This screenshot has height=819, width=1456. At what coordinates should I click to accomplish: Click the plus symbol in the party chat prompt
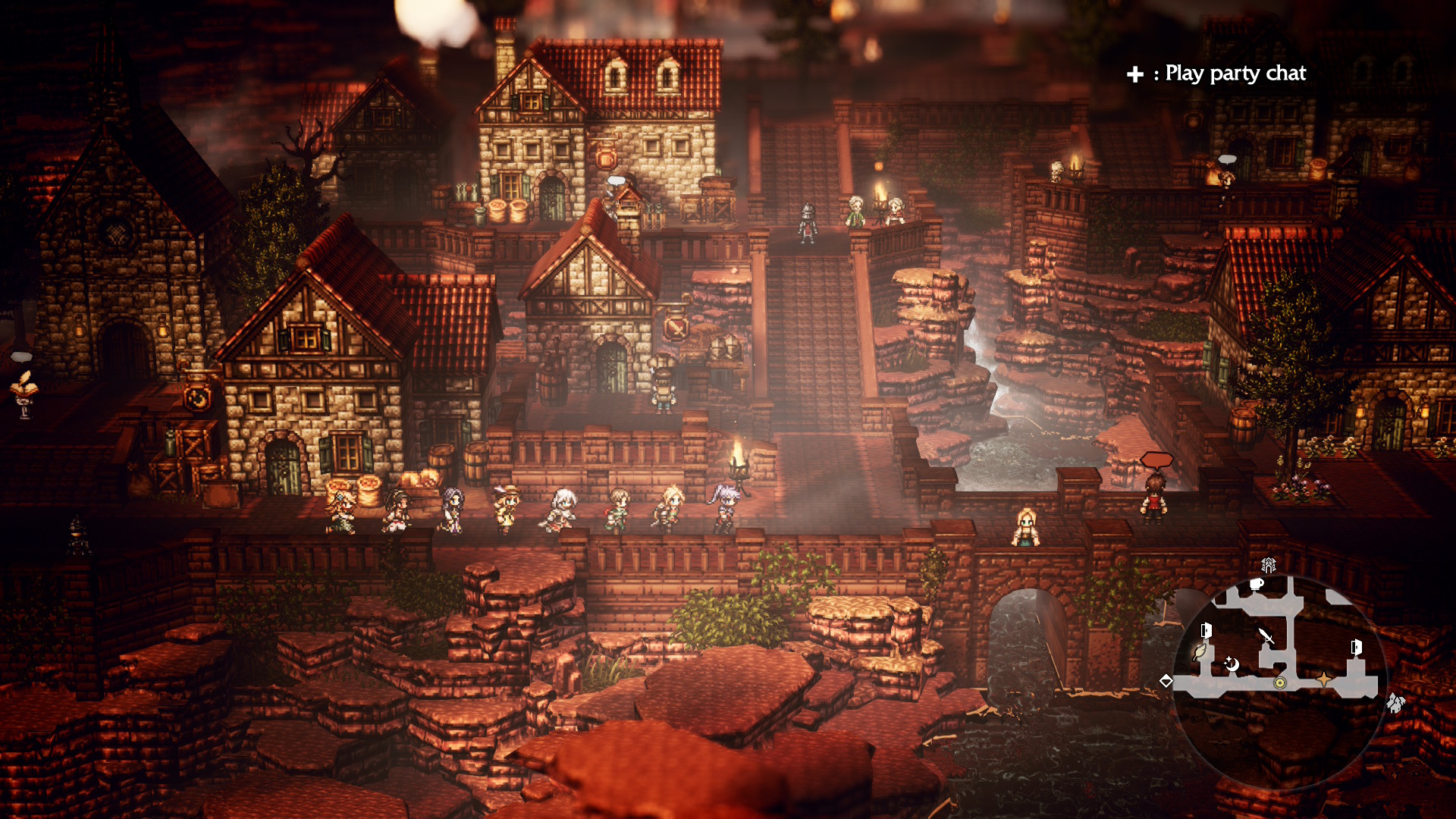click(x=1134, y=74)
